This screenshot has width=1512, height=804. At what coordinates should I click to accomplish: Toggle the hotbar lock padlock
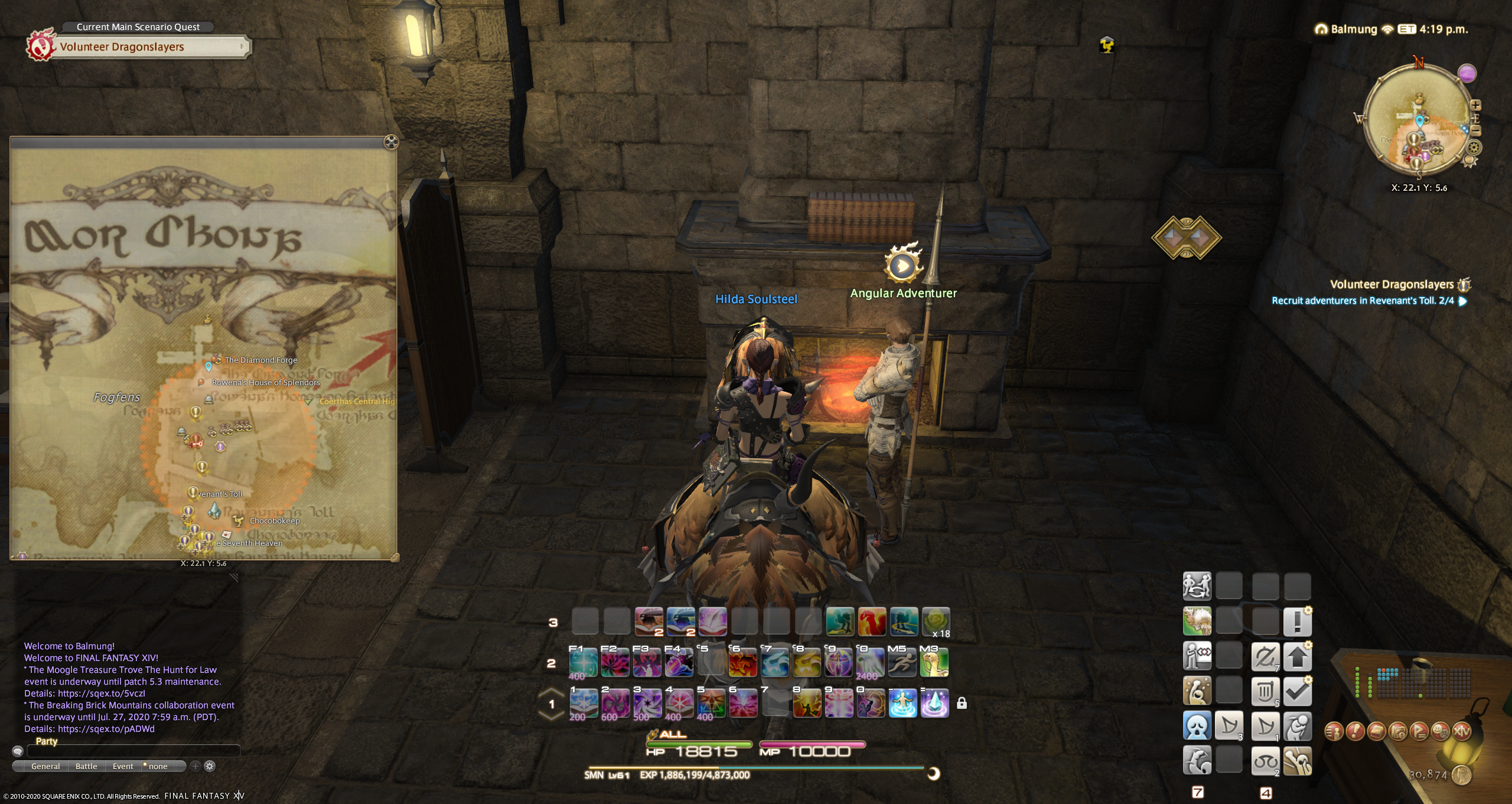(962, 703)
